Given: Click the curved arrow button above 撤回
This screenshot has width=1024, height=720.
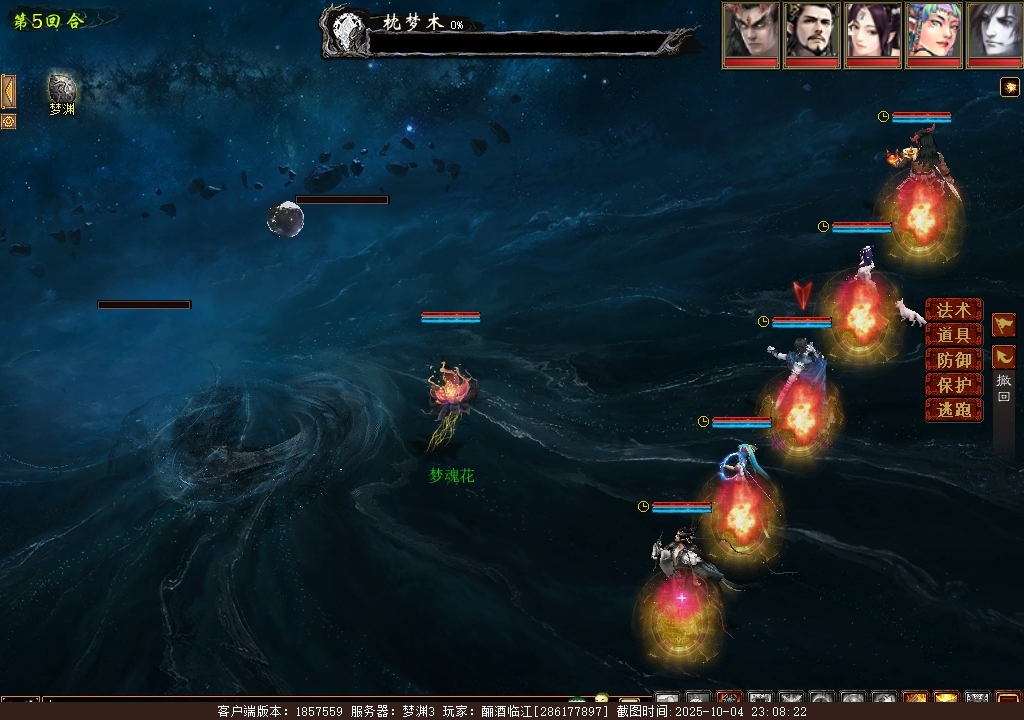Looking at the screenshot, I should (1004, 356).
